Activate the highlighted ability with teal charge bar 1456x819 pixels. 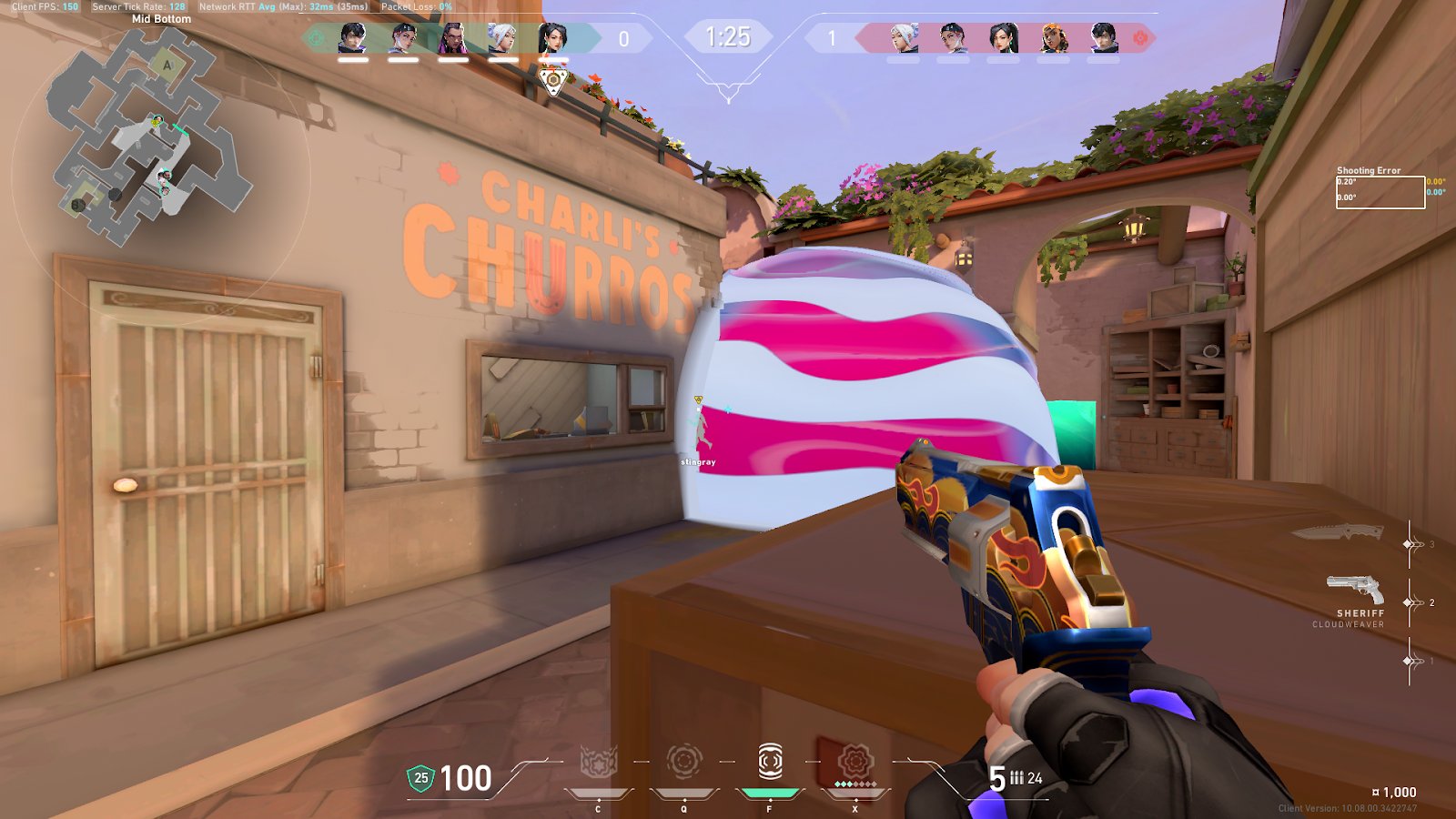(x=770, y=763)
